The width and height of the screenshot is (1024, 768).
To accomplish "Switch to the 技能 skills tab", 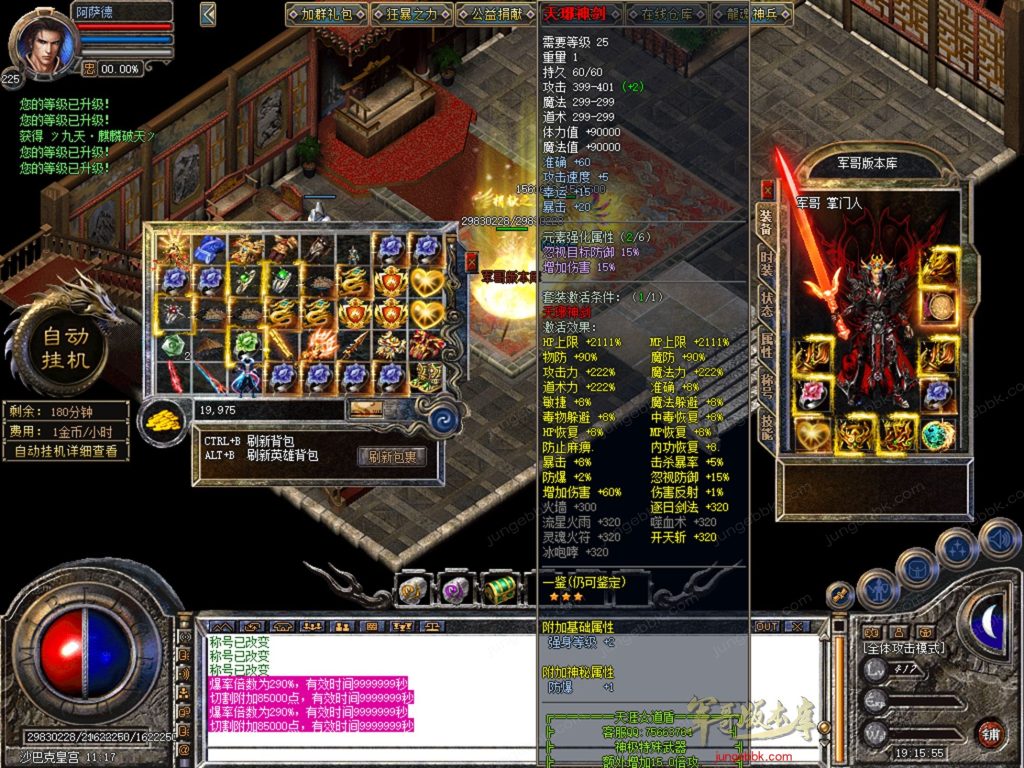I will point(766,428).
